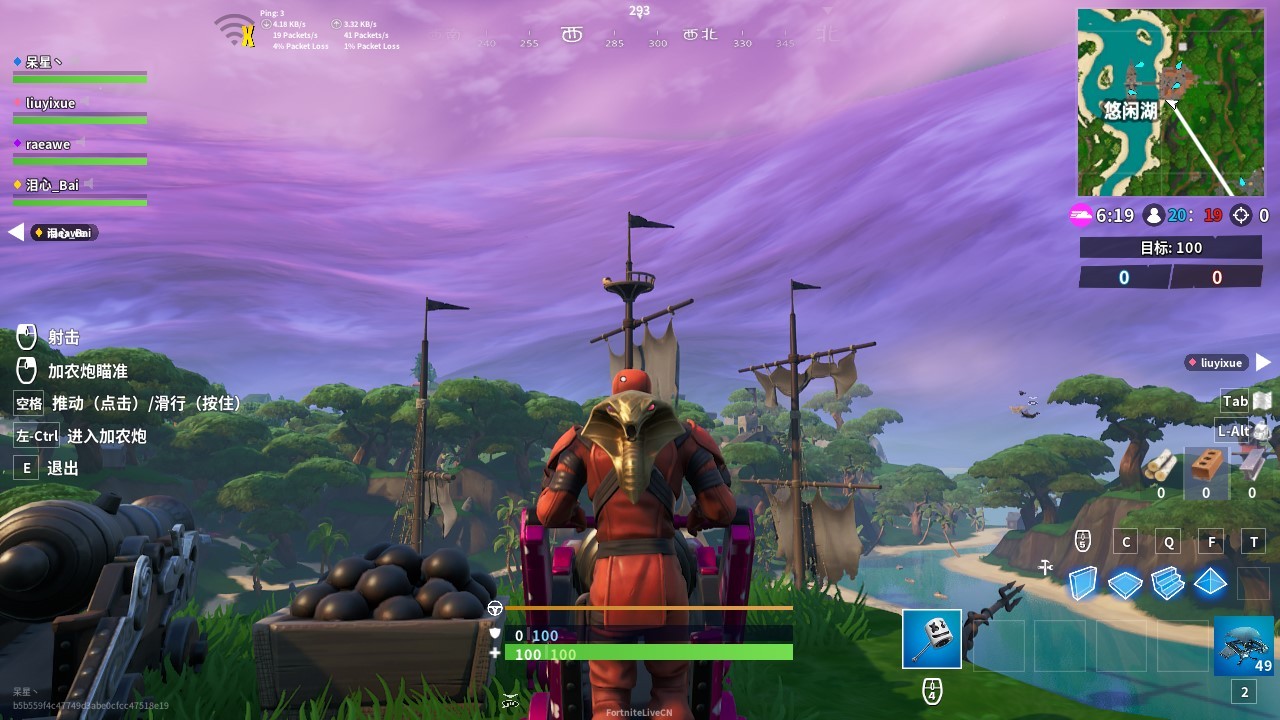Select the metal material icon
Screen dimensions: 1280x720
[1251, 466]
